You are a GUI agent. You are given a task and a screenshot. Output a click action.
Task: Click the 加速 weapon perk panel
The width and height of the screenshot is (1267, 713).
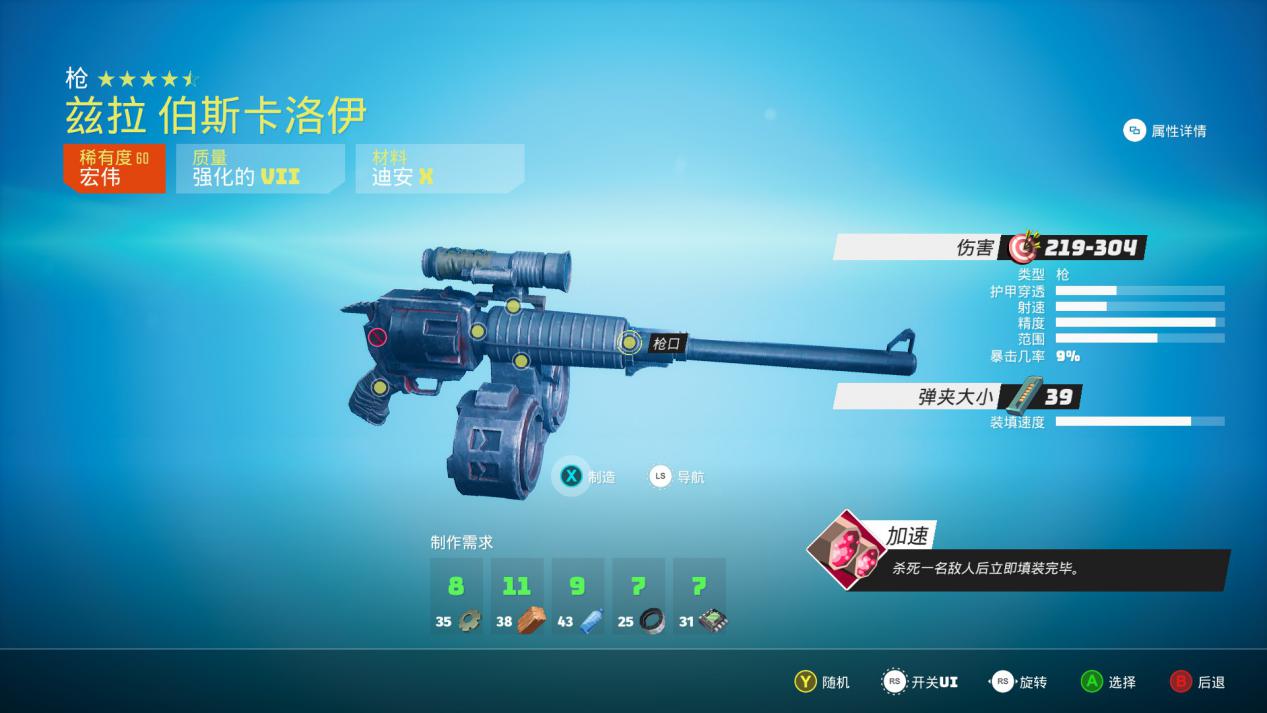point(1020,556)
